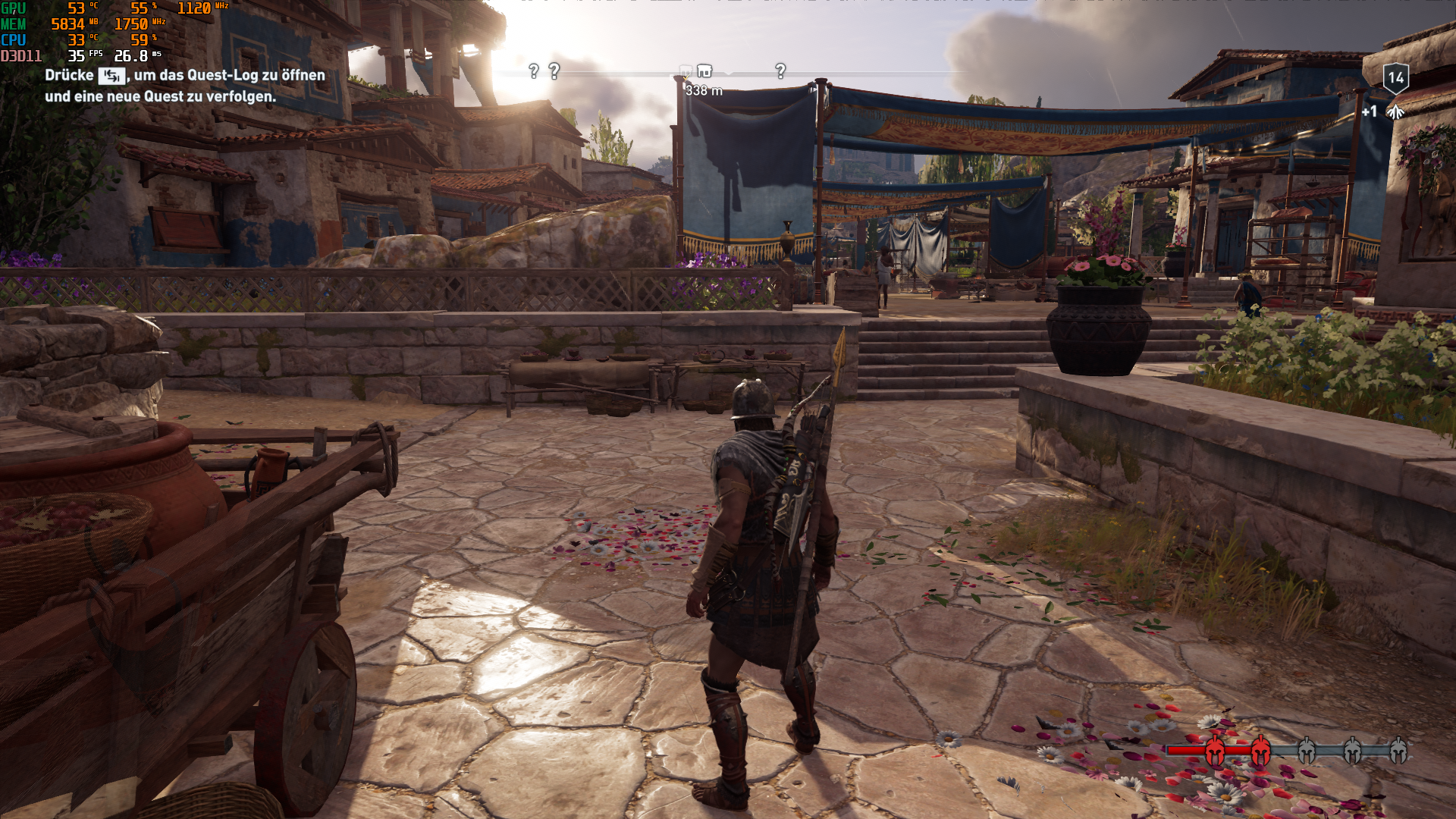
Task: Select the house marker on the compass
Action: click(704, 71)
